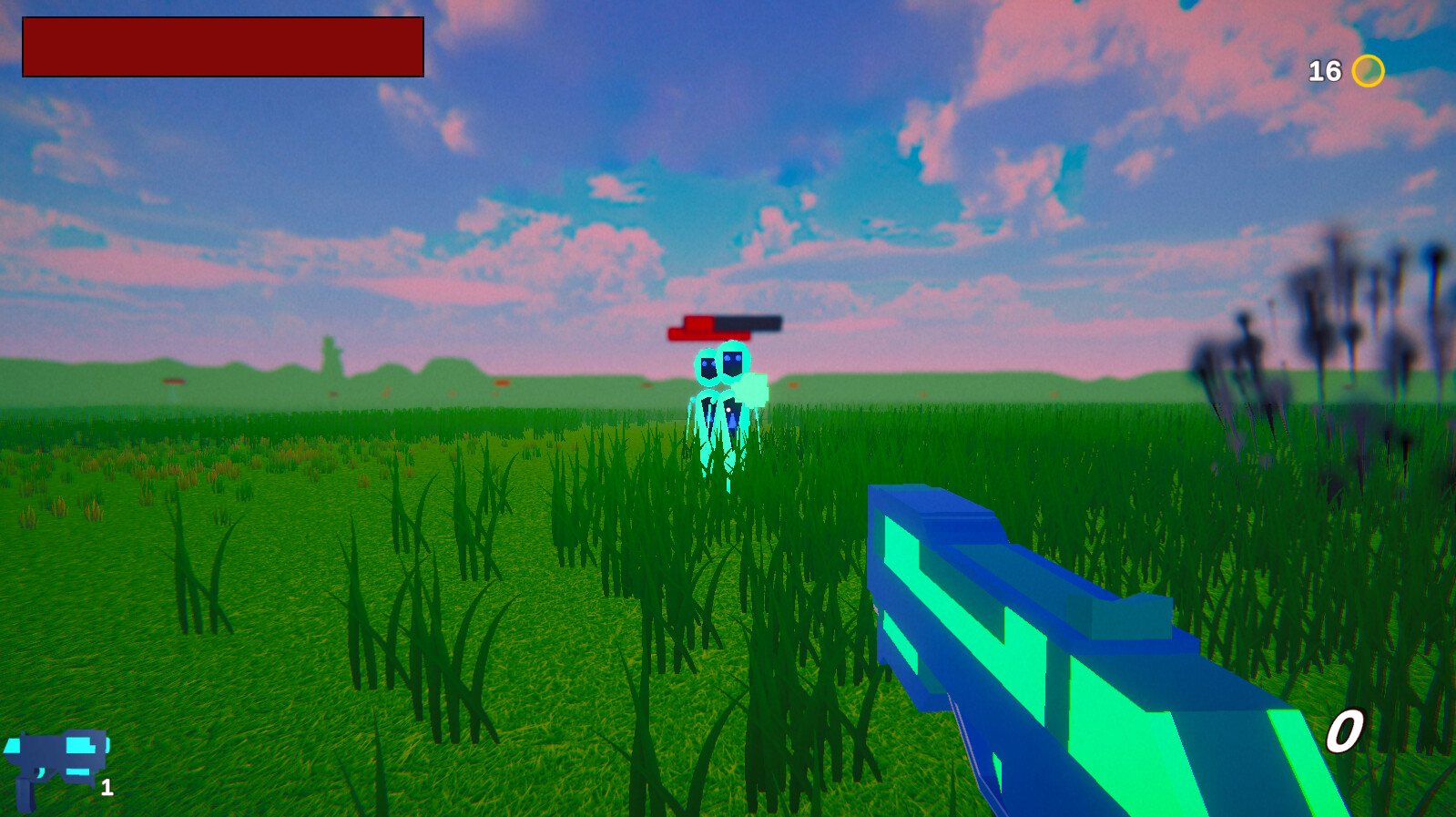Click the player health bar top left
Image resolution: width=1456 pixels, height=817 pixels.
click(221, 47)
